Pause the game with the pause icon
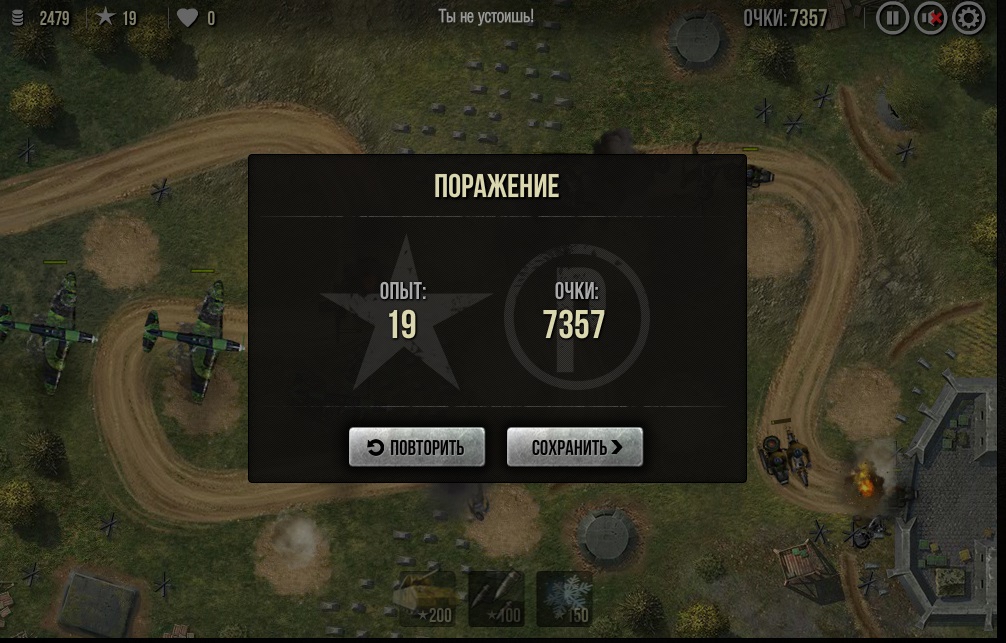This screenshot has width=1006, height=643. coord(892,17)
